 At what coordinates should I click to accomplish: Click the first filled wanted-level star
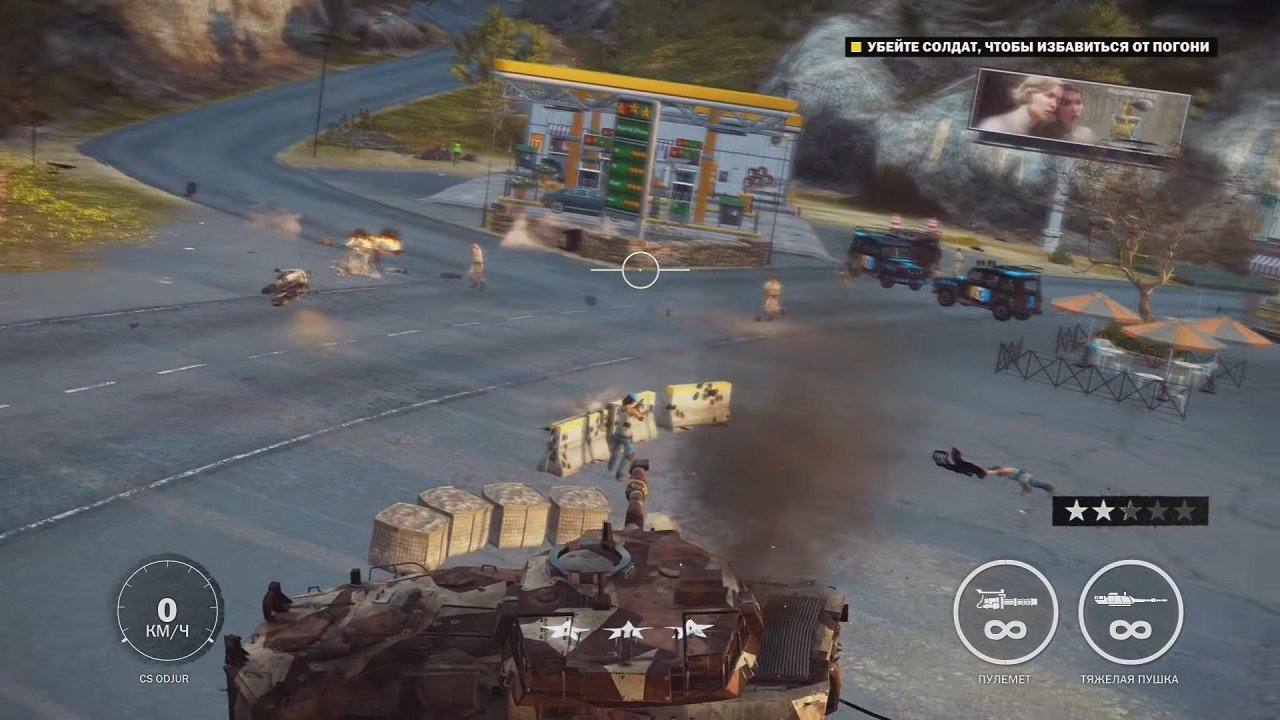pos(1078,512)
